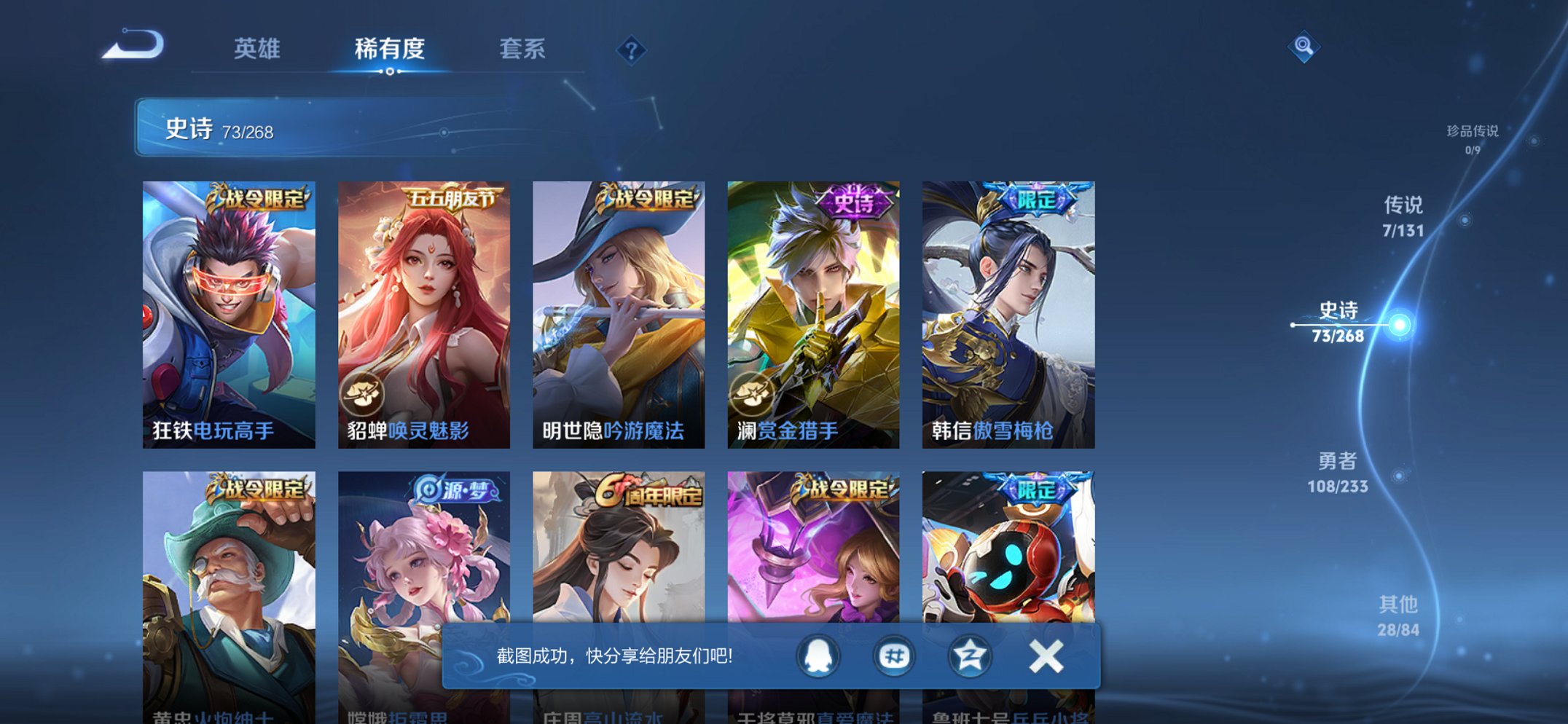Switch to the 套系 tab
The image size is (1568, 724).
(x=523, y=50)
